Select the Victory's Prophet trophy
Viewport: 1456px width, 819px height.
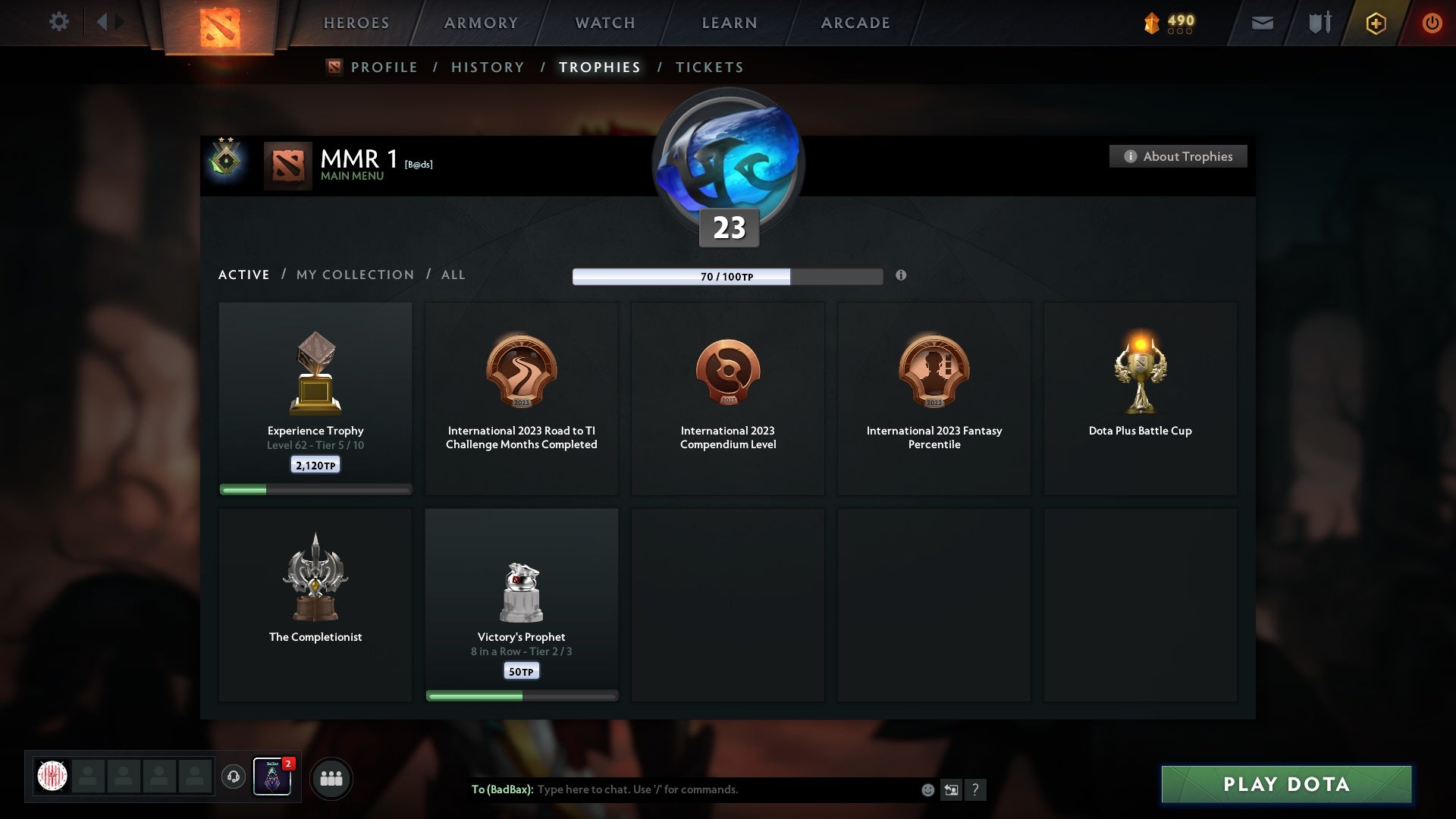[522, 603]
